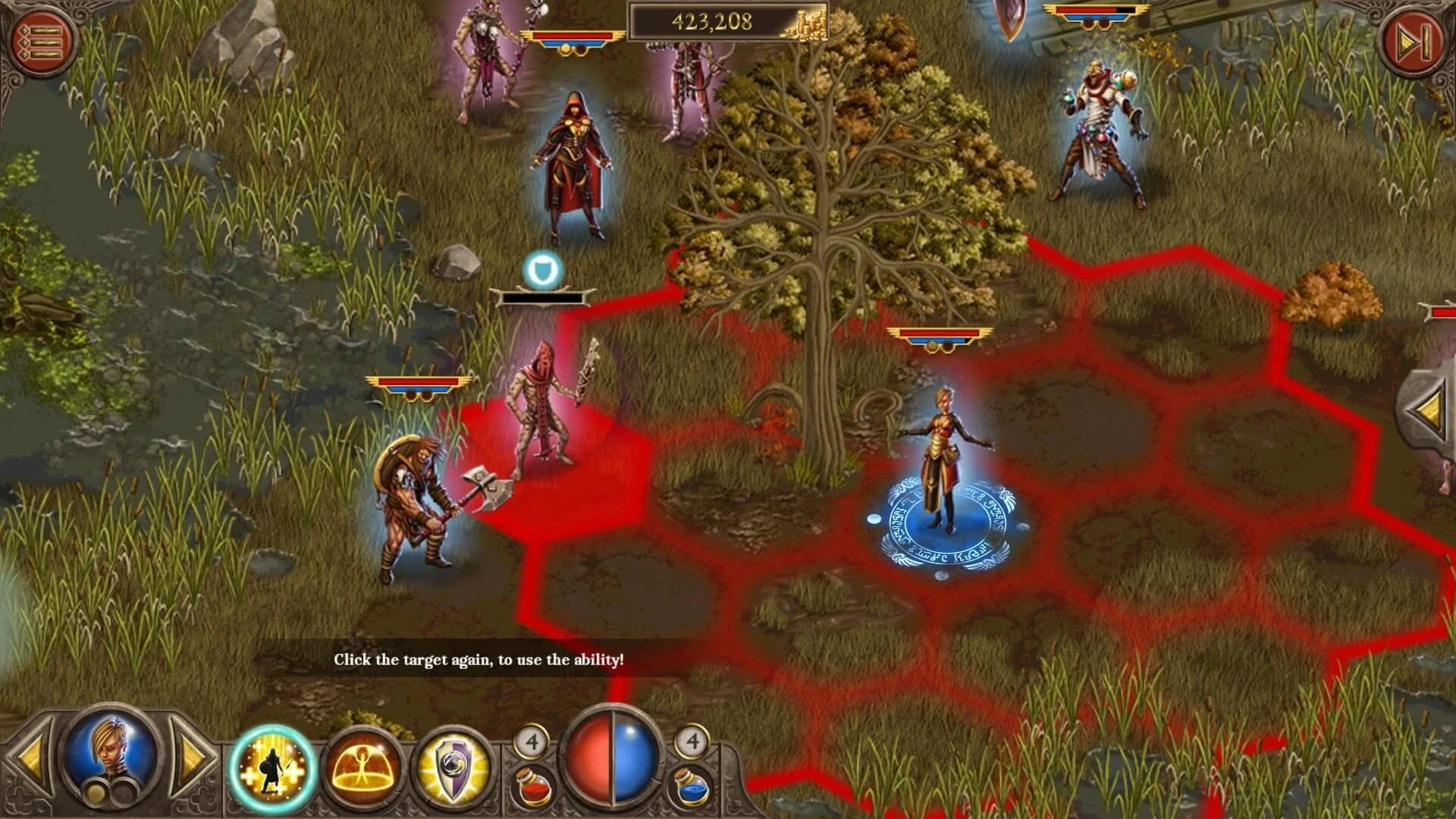Click the health bar above the summoner
Image resolution: width=1456 pixels, height=819 pixels.
pos(940,331)
